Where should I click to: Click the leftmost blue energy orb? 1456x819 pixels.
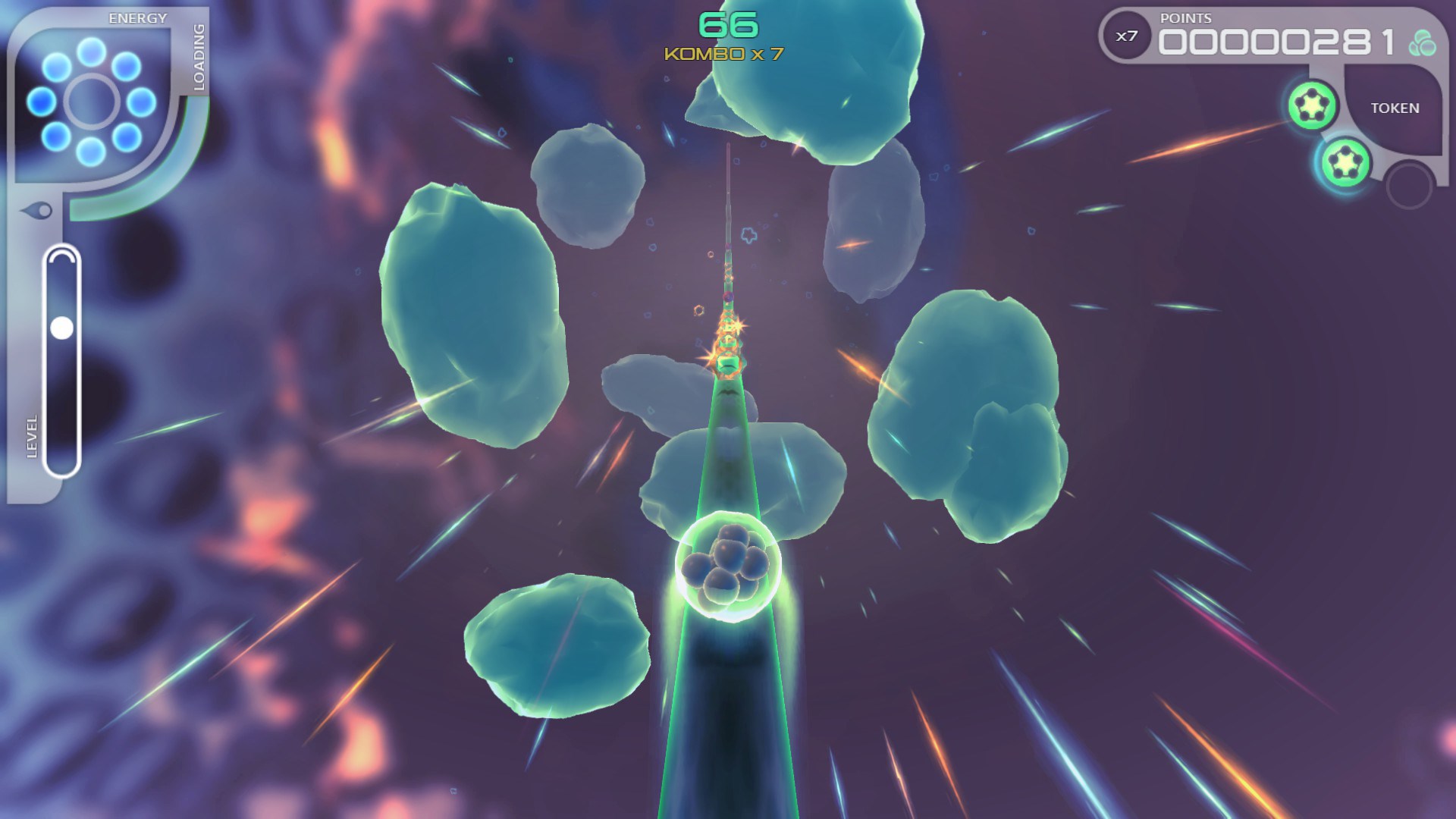[40, 102]
